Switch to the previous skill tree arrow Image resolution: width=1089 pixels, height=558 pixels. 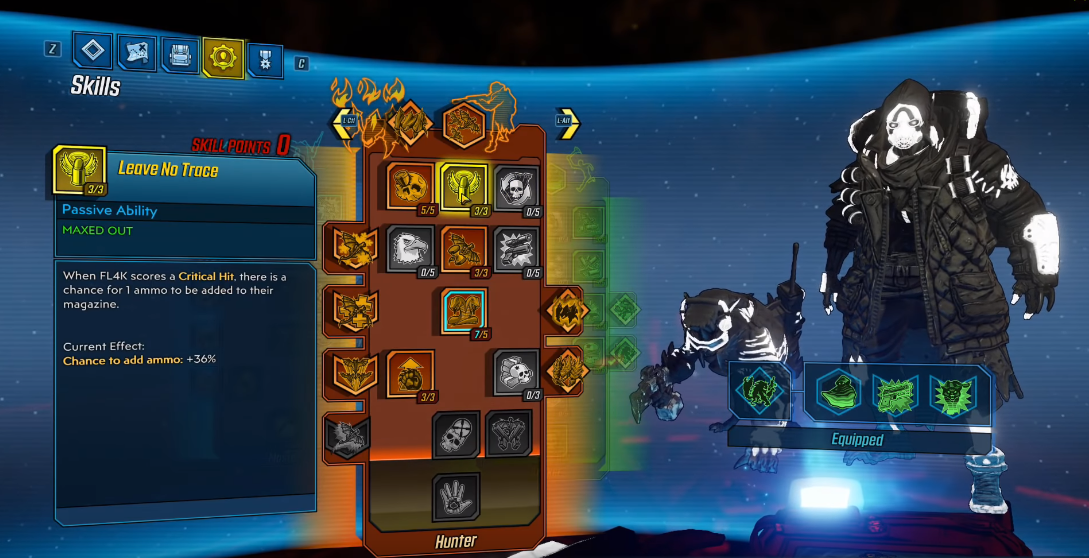click(x=347, y=122)
